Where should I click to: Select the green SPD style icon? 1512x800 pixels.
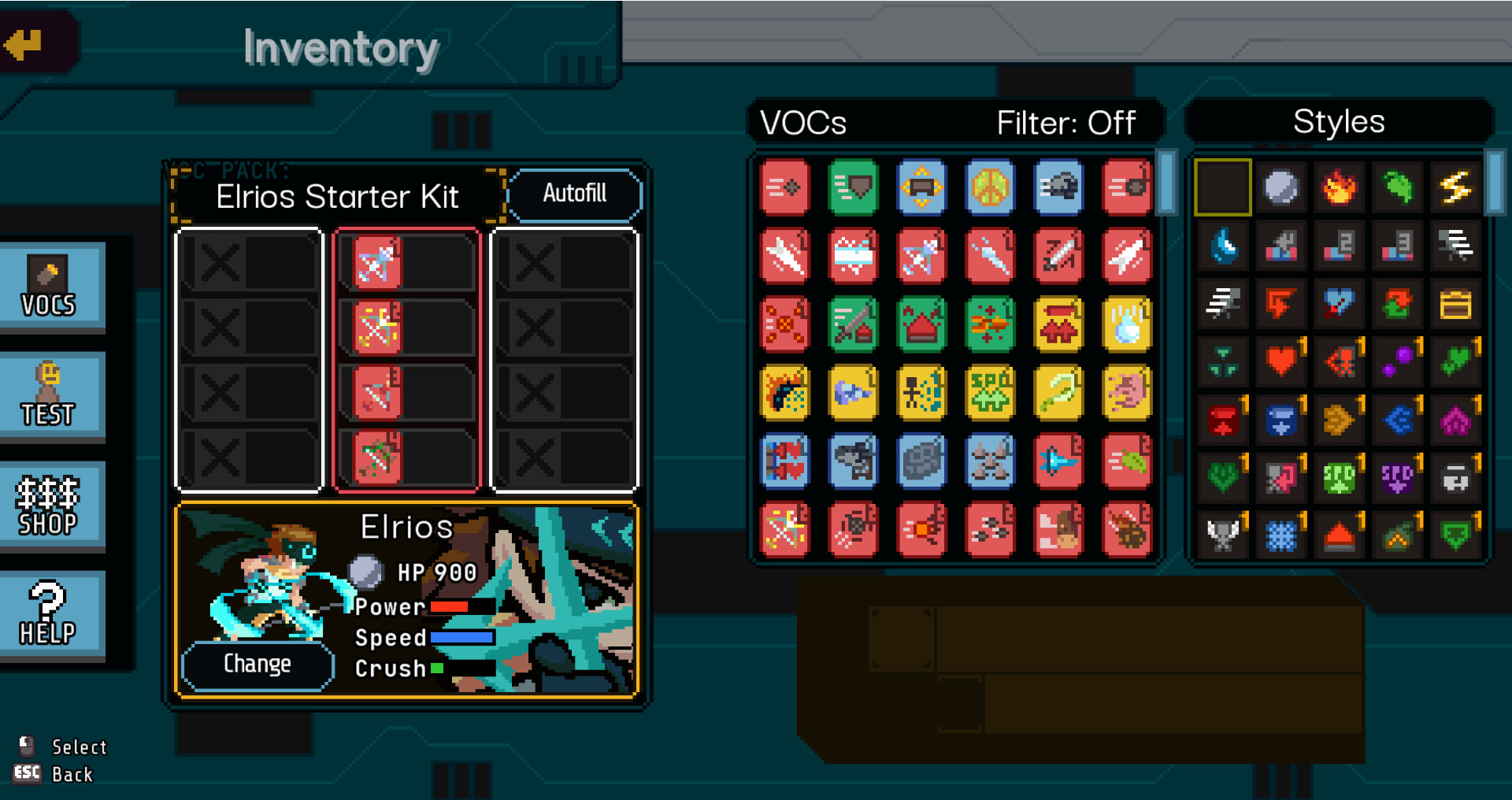tap(1340, 476)
